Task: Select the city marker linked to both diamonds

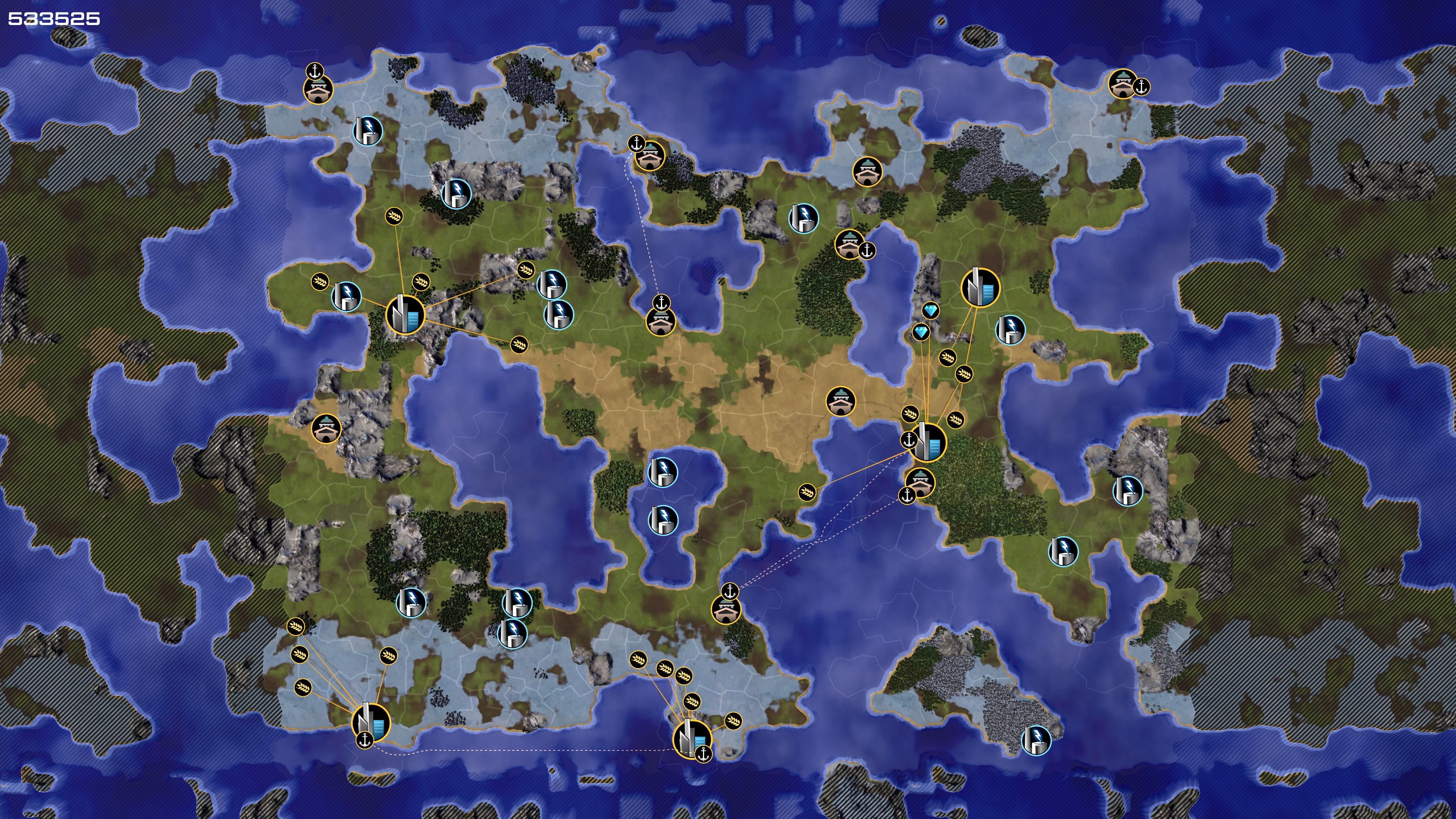Action: tap(927, 442)
